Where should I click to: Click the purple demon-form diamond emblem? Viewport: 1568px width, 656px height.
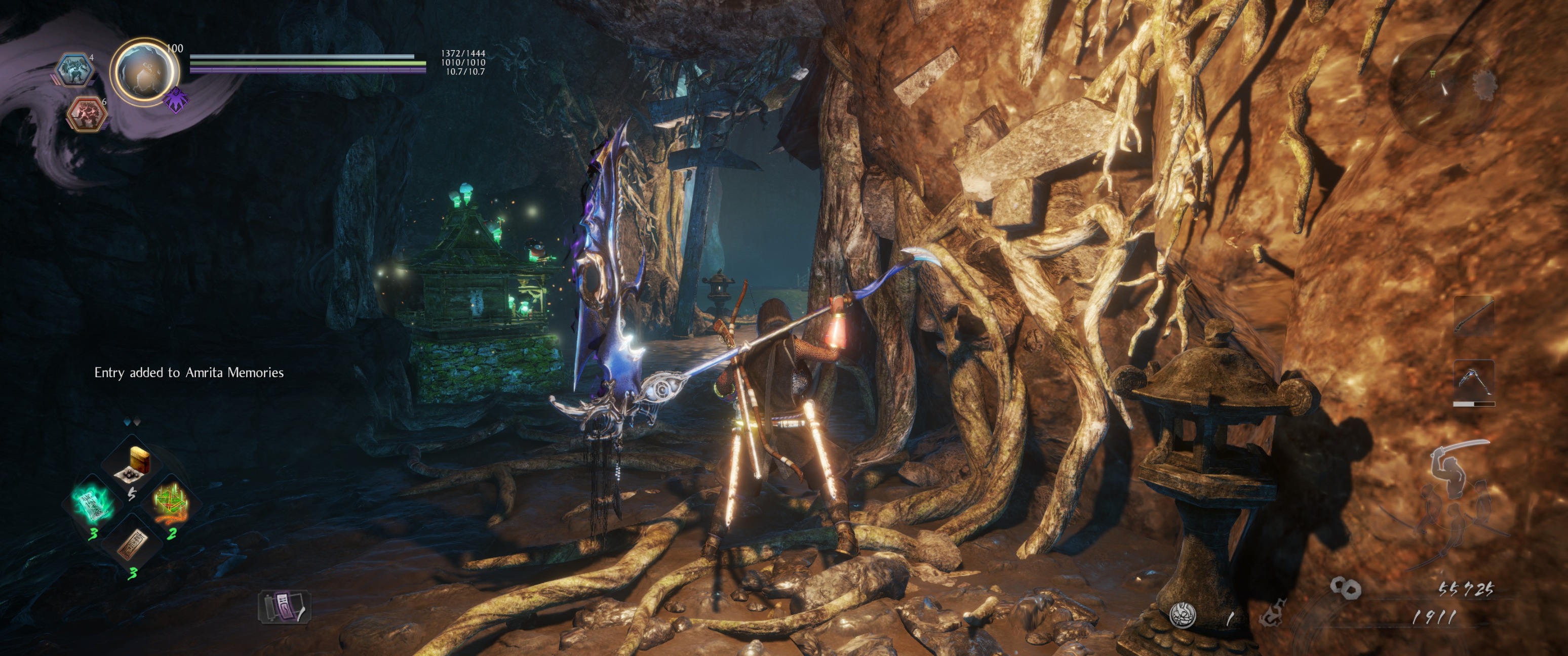tap(176, 98)
